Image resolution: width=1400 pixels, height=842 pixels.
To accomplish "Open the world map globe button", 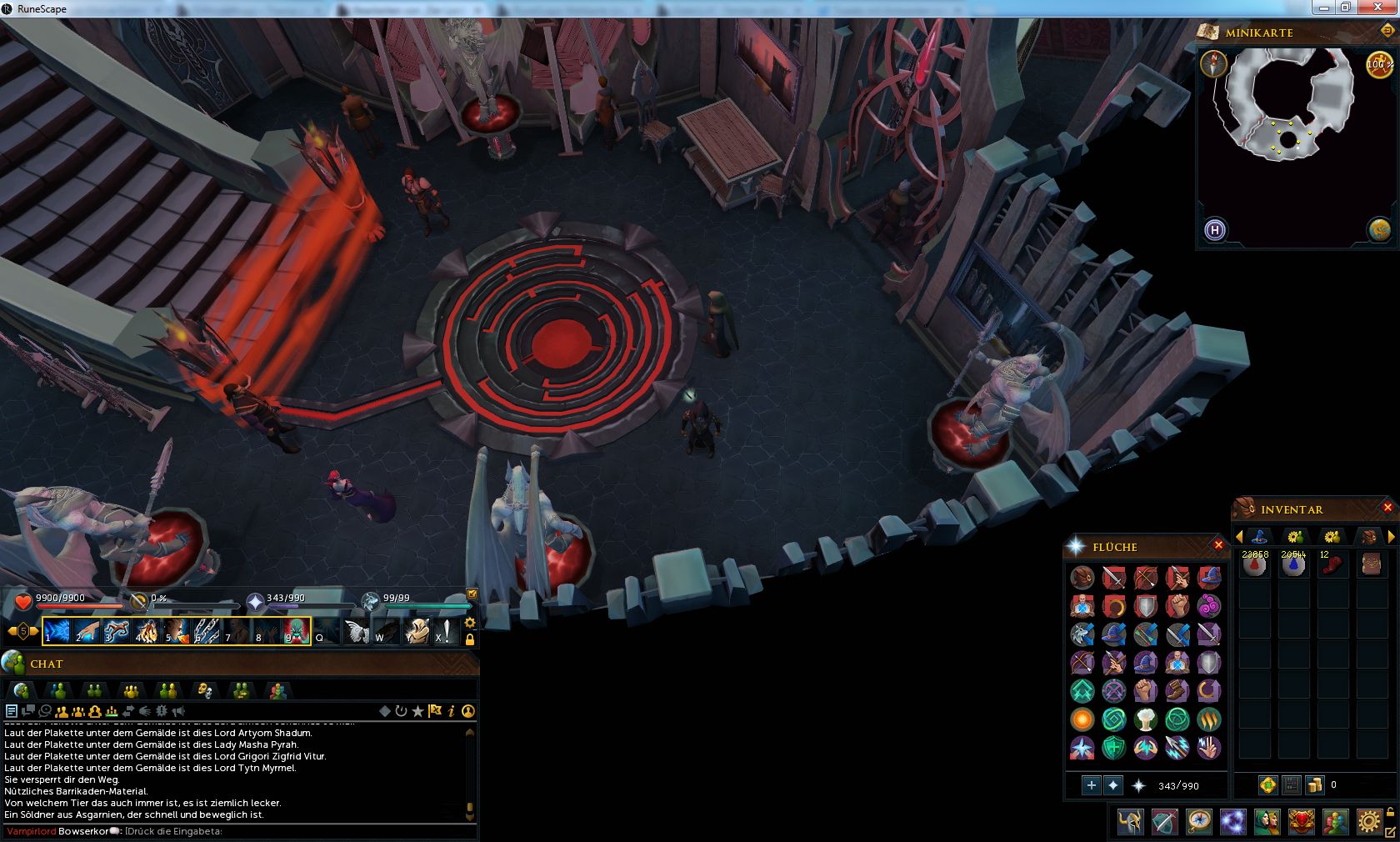I will [x=1379, y=229].
